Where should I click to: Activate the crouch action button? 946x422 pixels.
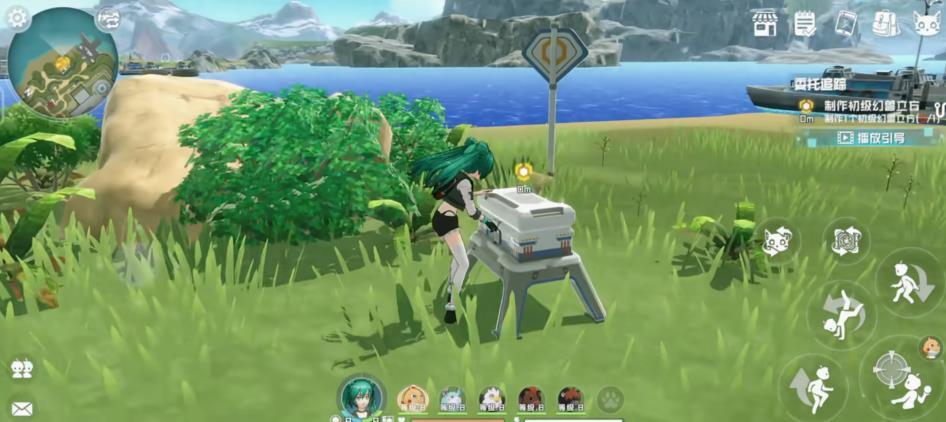tap(909, 283)
